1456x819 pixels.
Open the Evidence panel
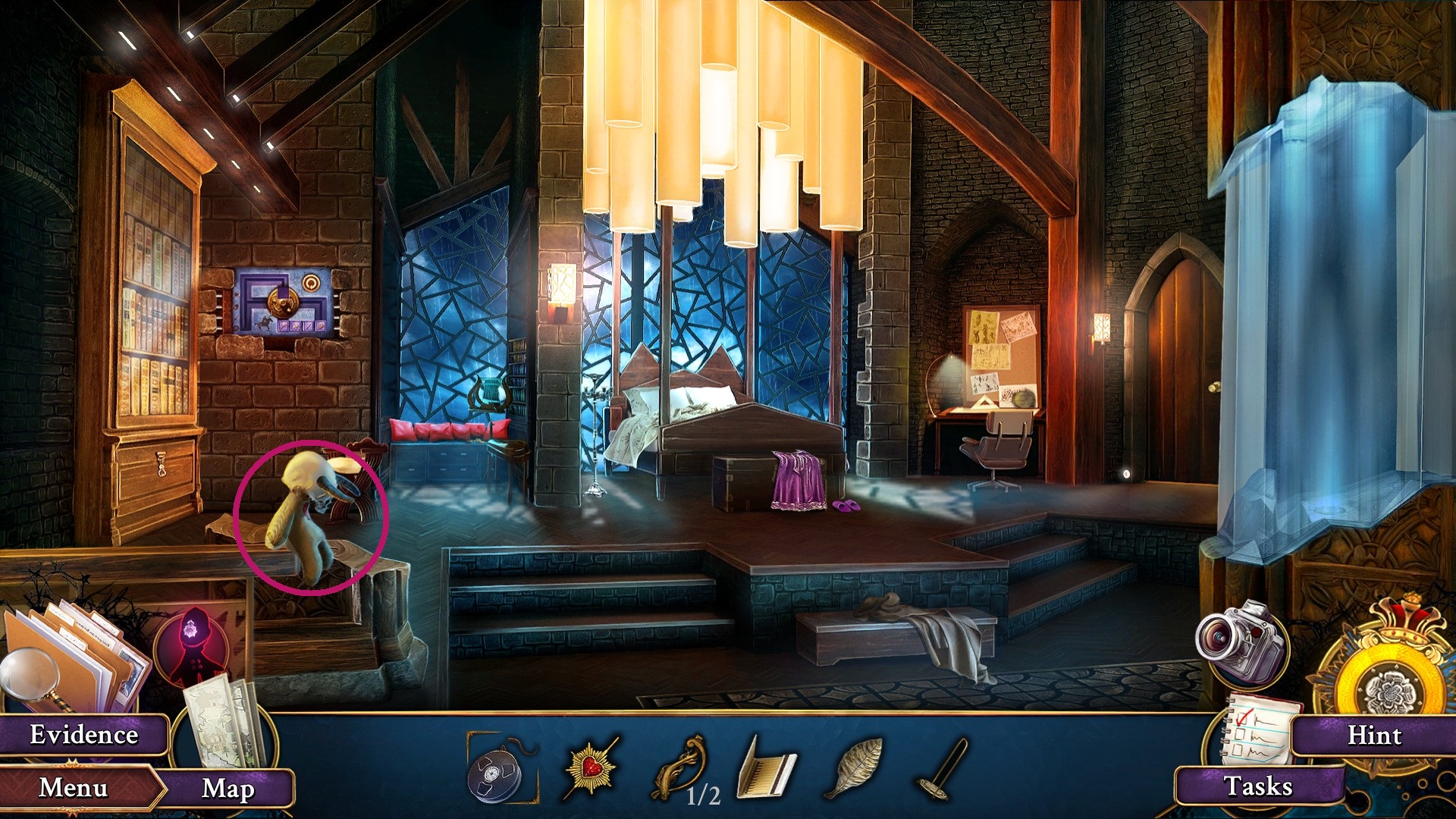83,734
